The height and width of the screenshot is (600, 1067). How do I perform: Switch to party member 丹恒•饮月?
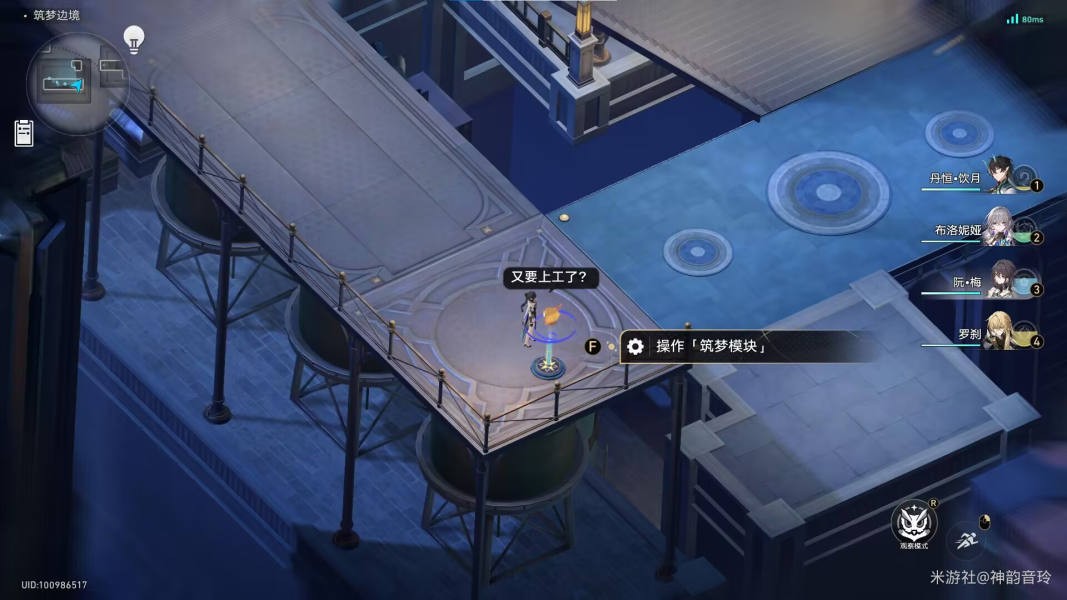pyautogui.click(x=1000, y=177)
